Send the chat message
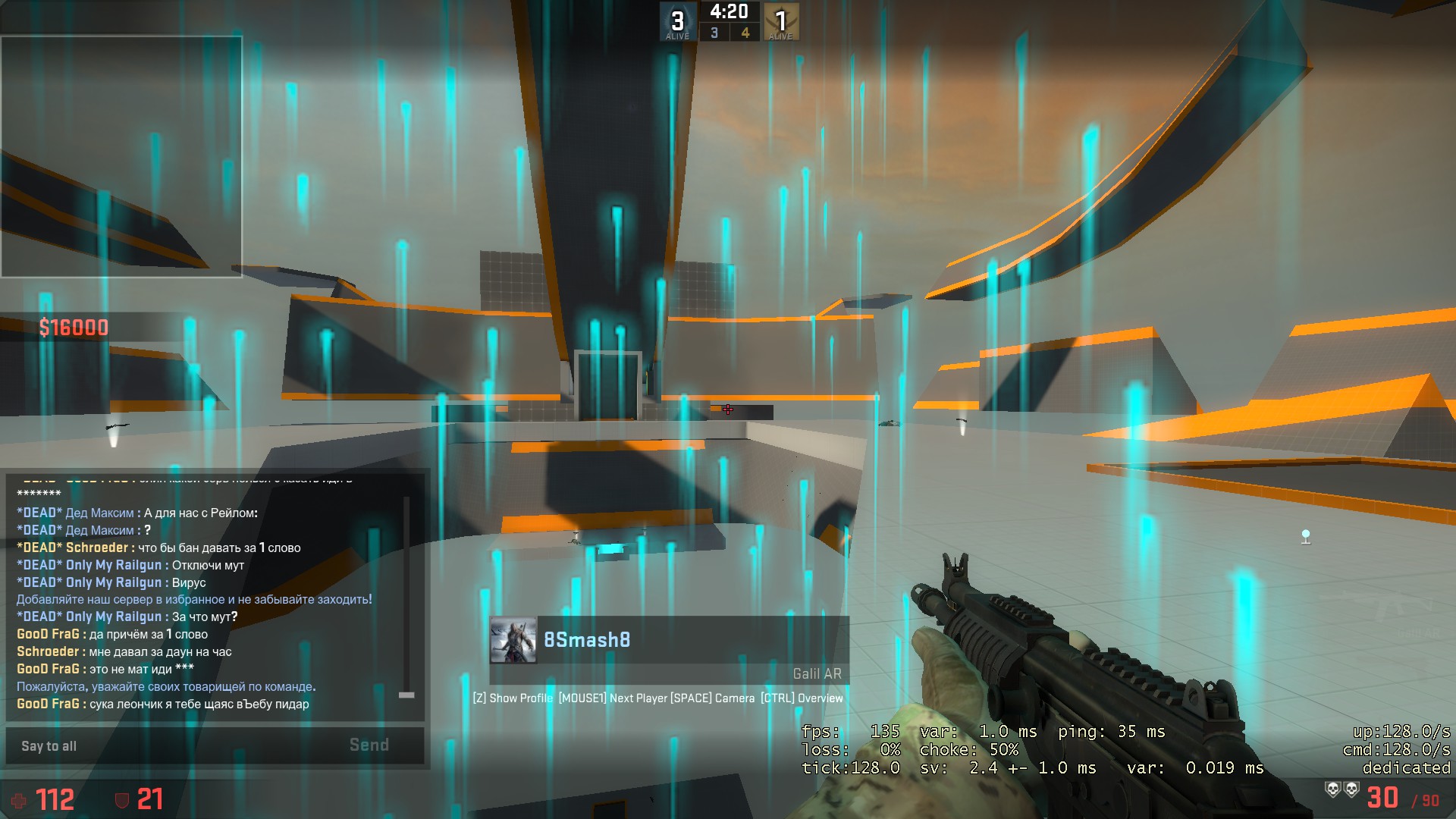The height and width of the screenshot is (819, 1456). pyautogui.click(x=369, y=745)
